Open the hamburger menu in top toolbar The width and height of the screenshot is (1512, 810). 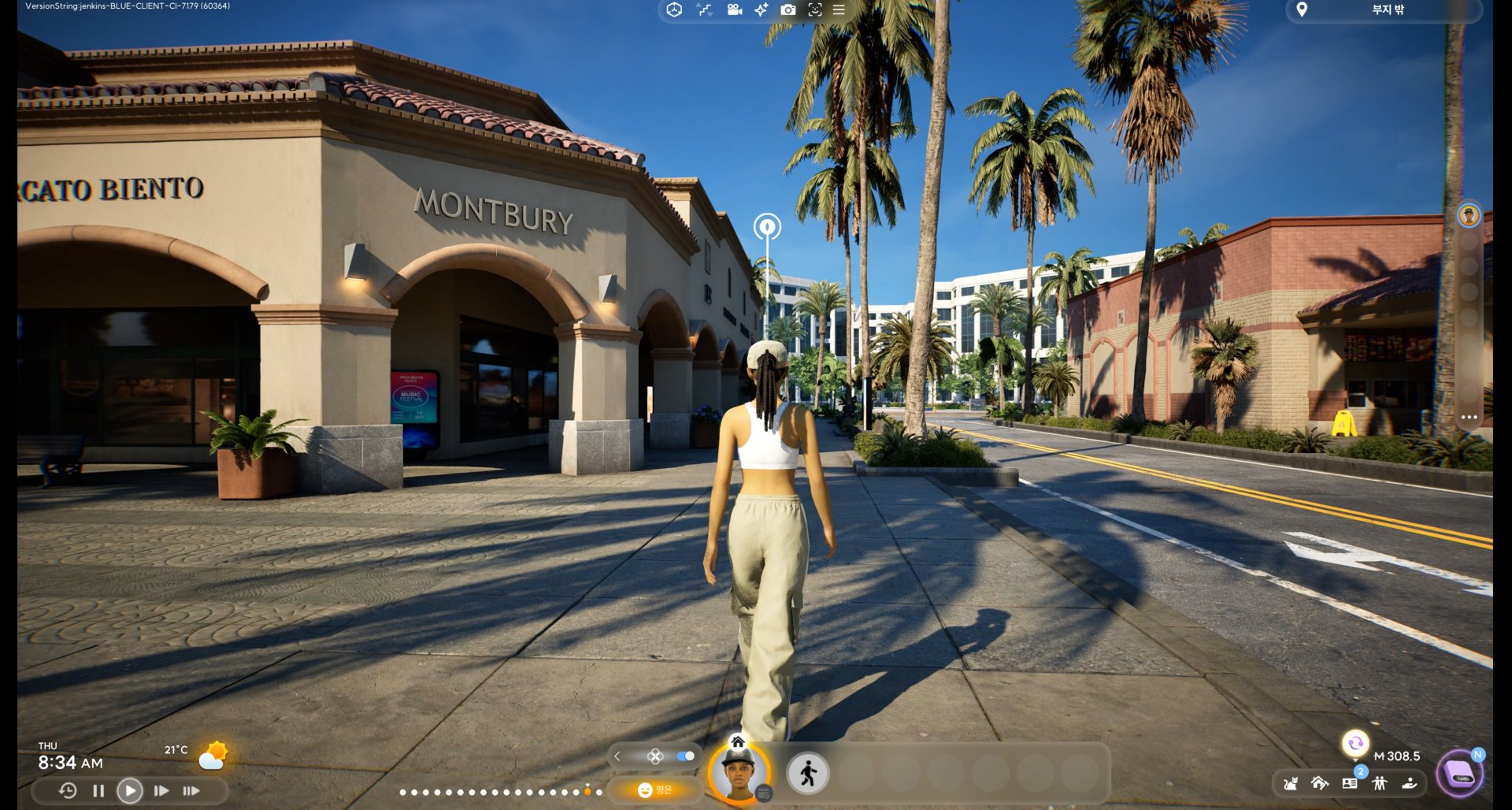pyautogui.click(x=839, y=9)
